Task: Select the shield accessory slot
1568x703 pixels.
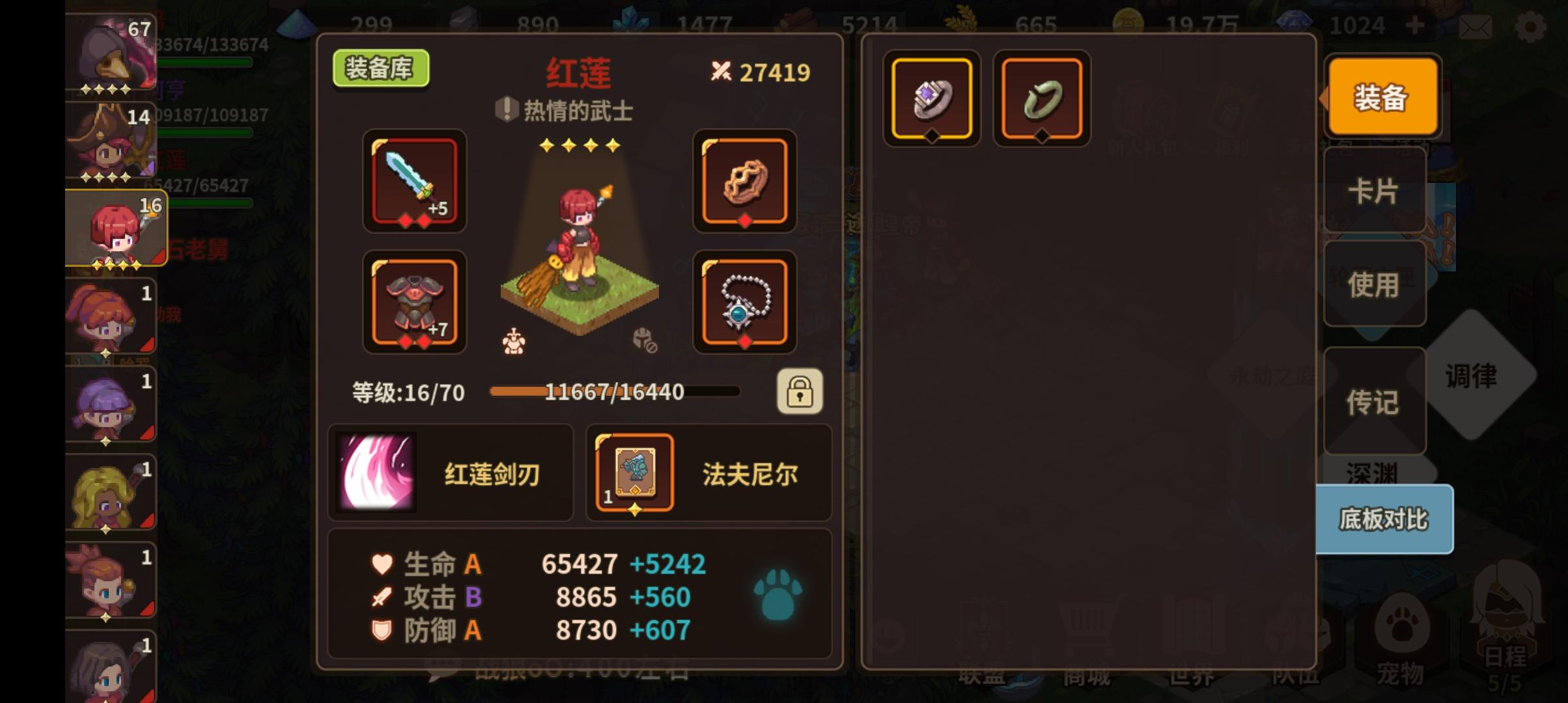Action: coord(746,183)
